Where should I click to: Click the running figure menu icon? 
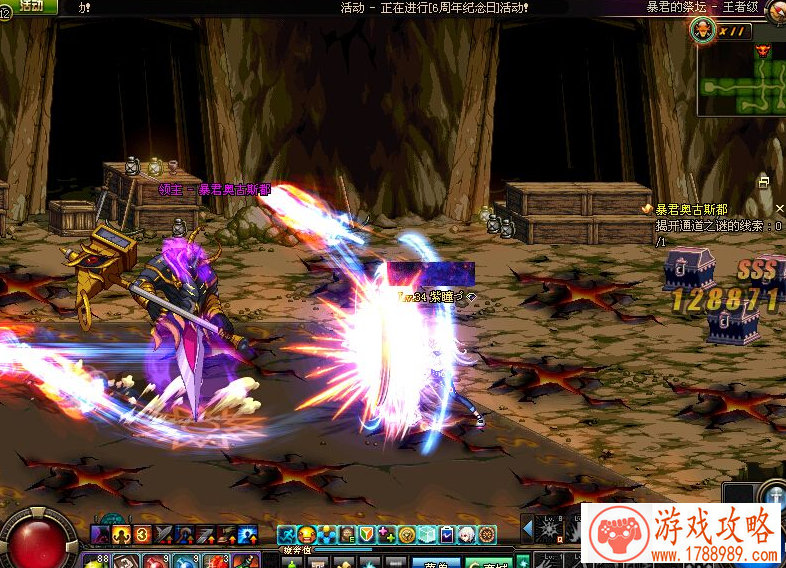click(286, 534)
